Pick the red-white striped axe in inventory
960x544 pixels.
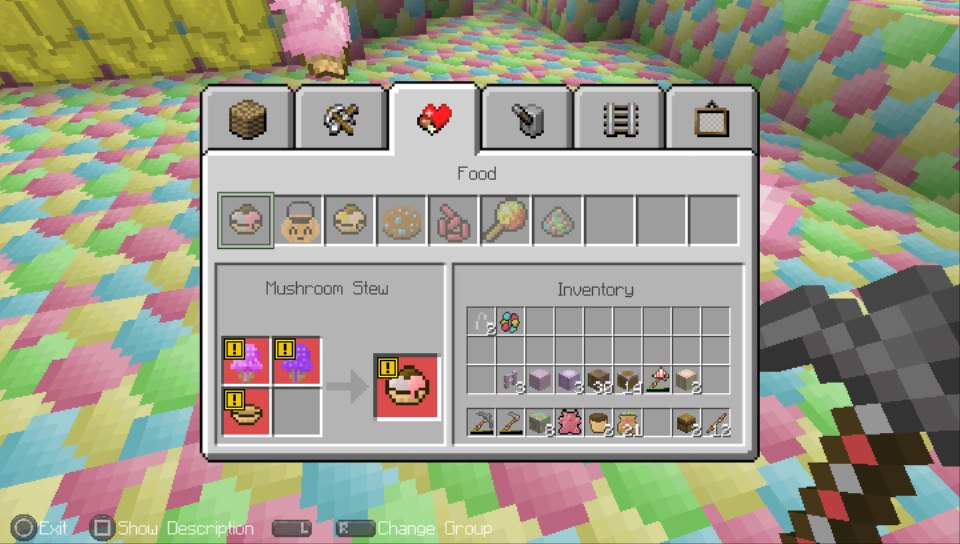[x=657, y=380]
